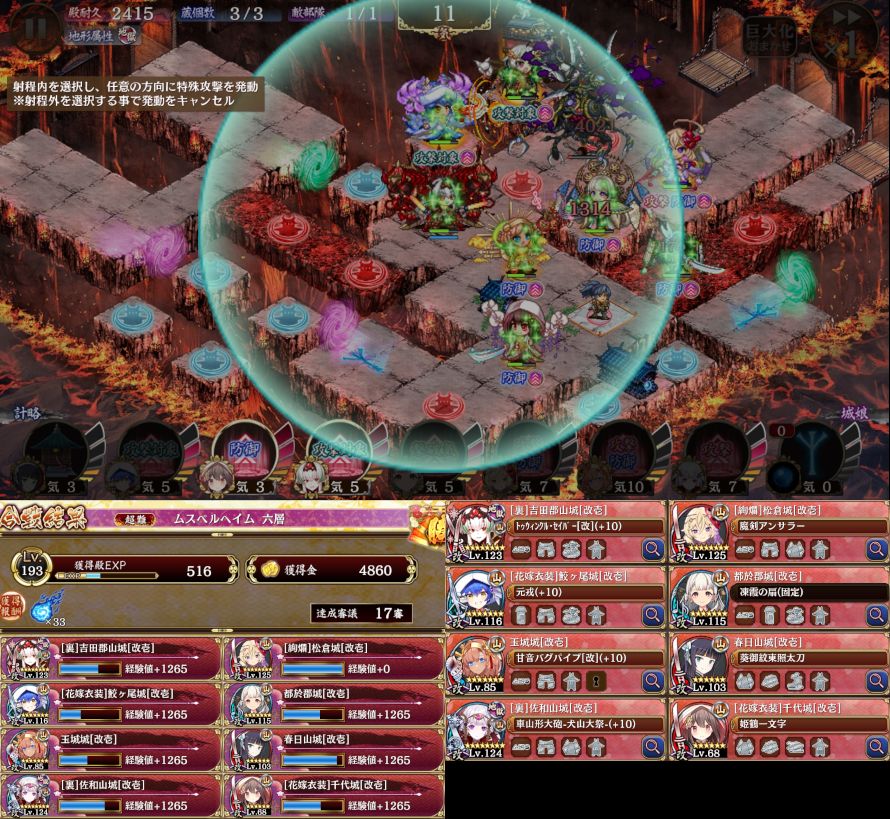Click the magnifier for 都於郡城

pos(876,615)
